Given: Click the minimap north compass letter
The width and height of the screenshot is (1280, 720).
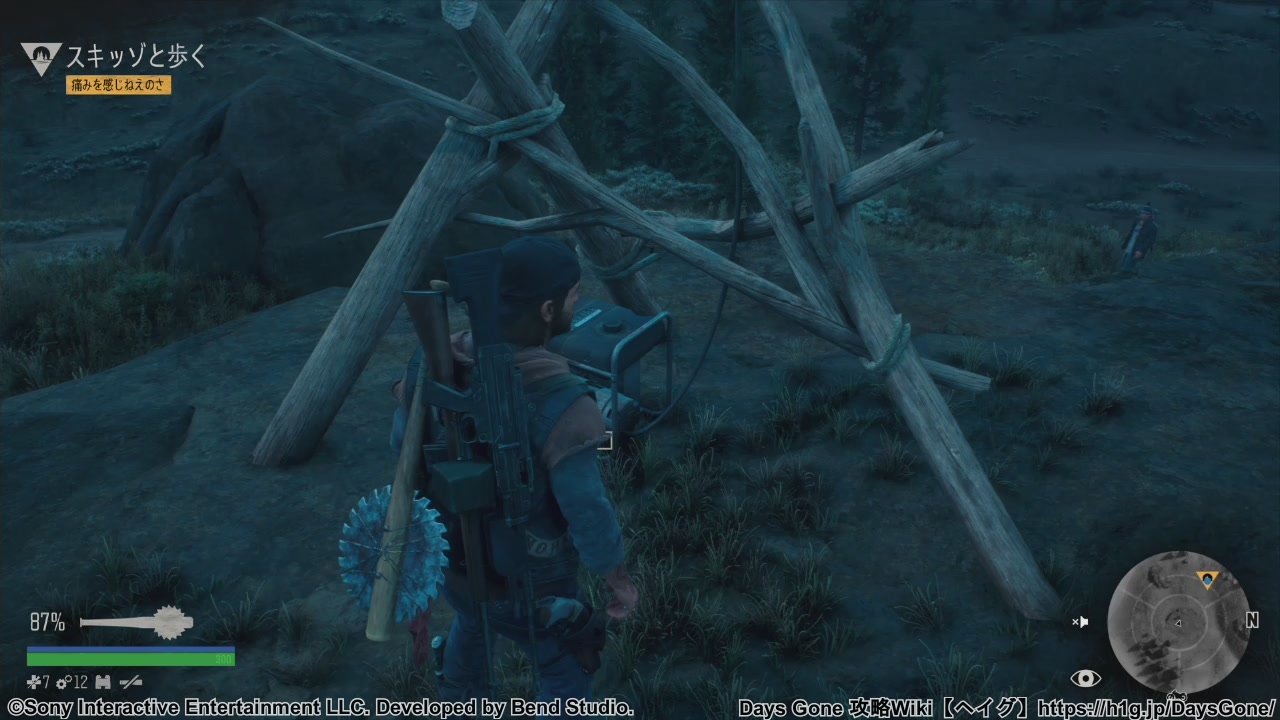Looking at the screenshot, I should pos(1252,621).
